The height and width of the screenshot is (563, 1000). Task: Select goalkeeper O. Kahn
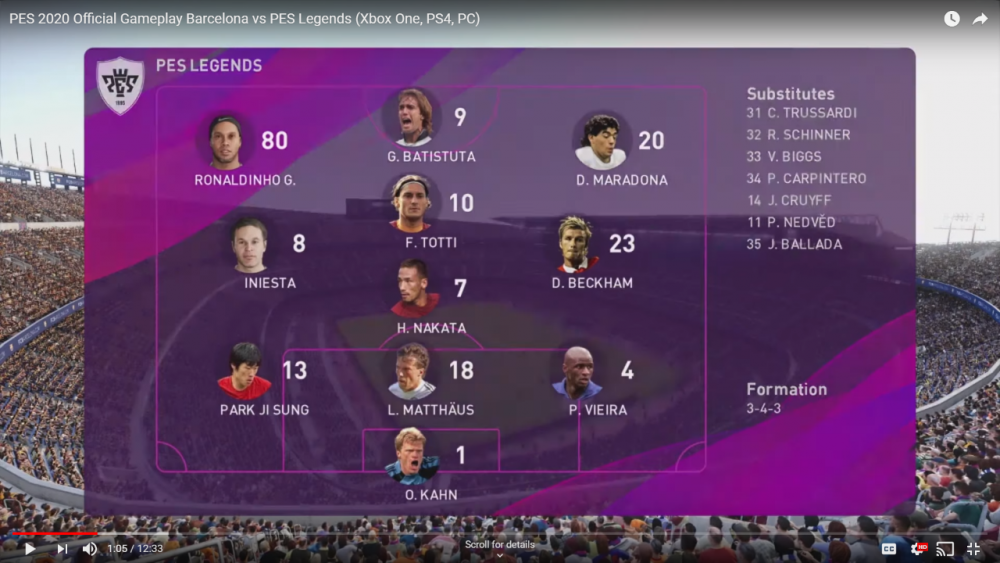pyautogui.click(x=412, y=456)
